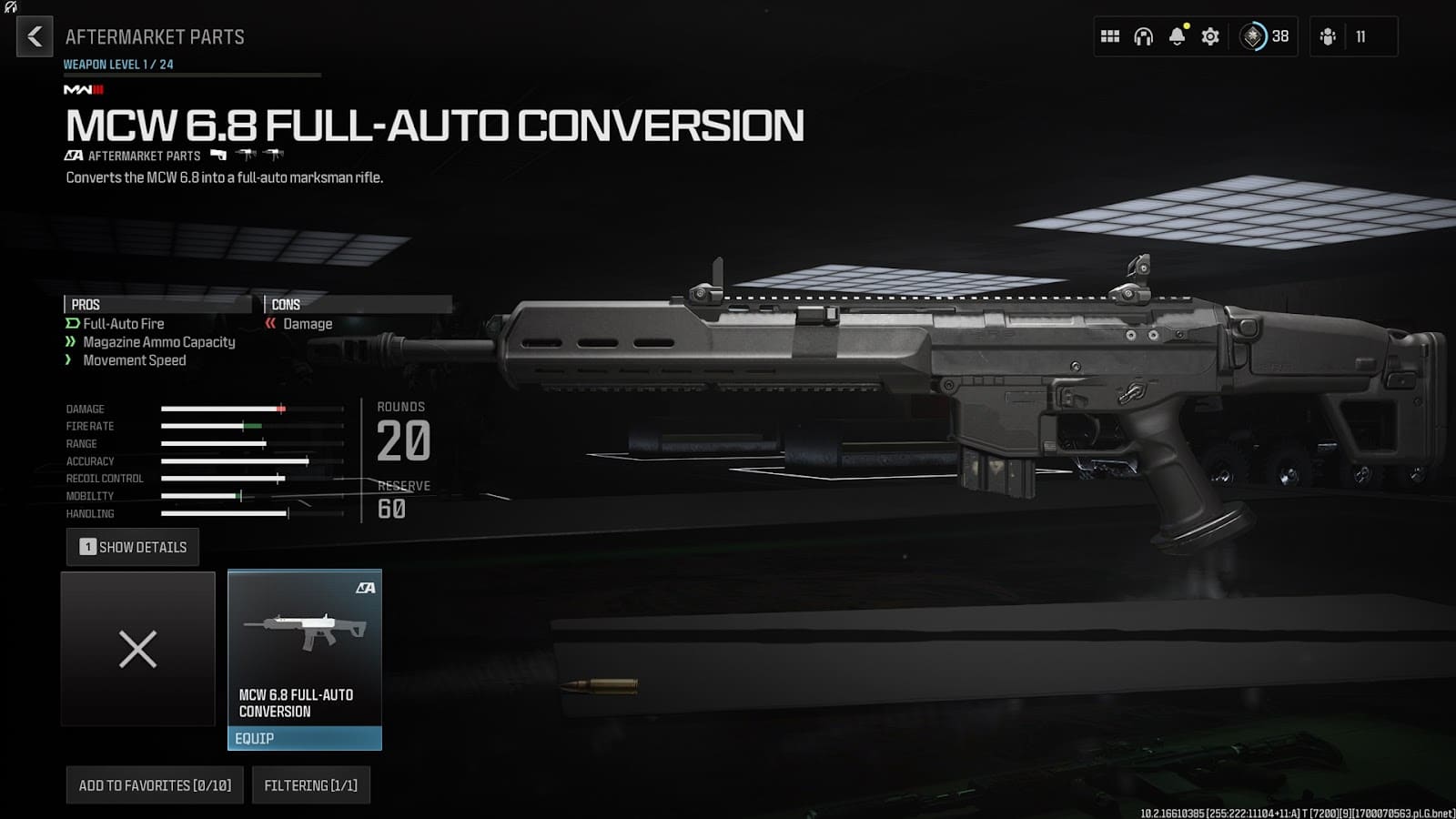Click the Xbox icon in the top corner
The height and width of the screenshot is (819, 1456).
coord(13,8)
